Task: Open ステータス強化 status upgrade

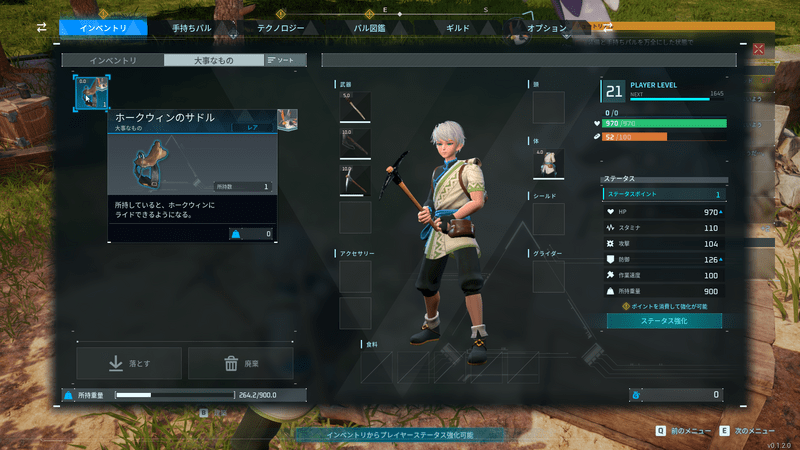Action: click(664, 321)
